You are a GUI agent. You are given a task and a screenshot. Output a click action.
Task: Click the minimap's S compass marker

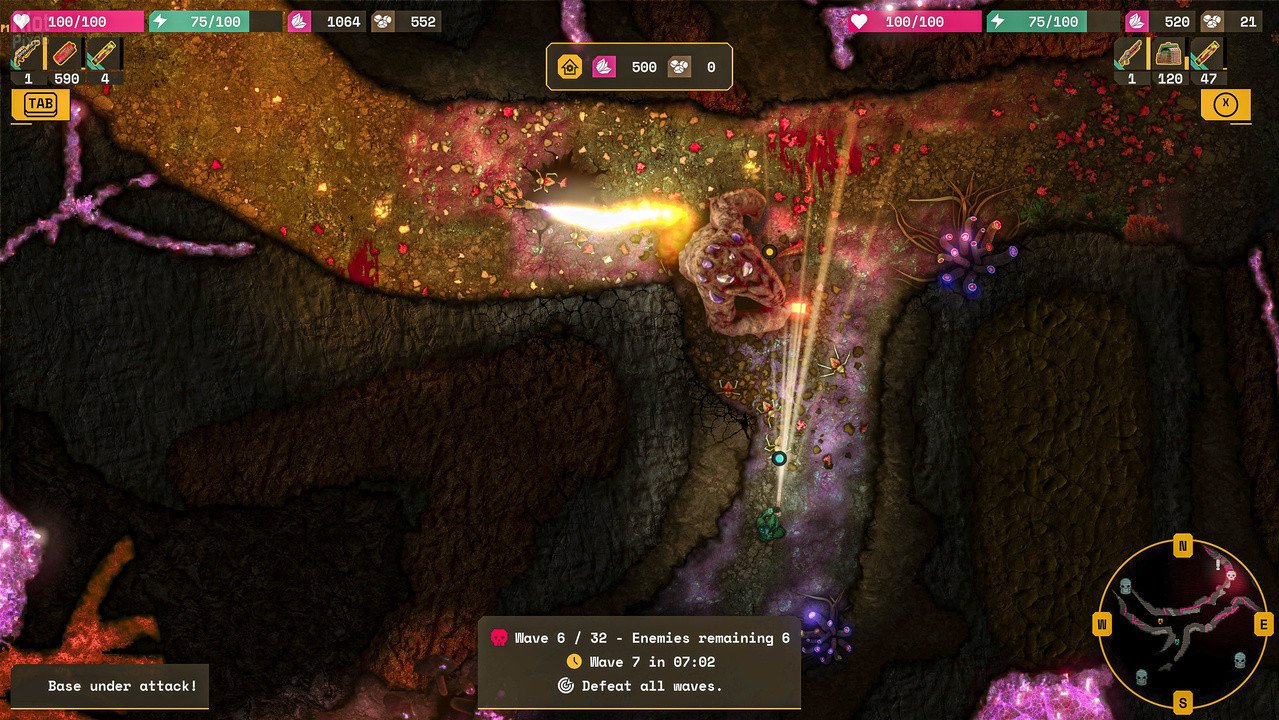(1183, 701)
